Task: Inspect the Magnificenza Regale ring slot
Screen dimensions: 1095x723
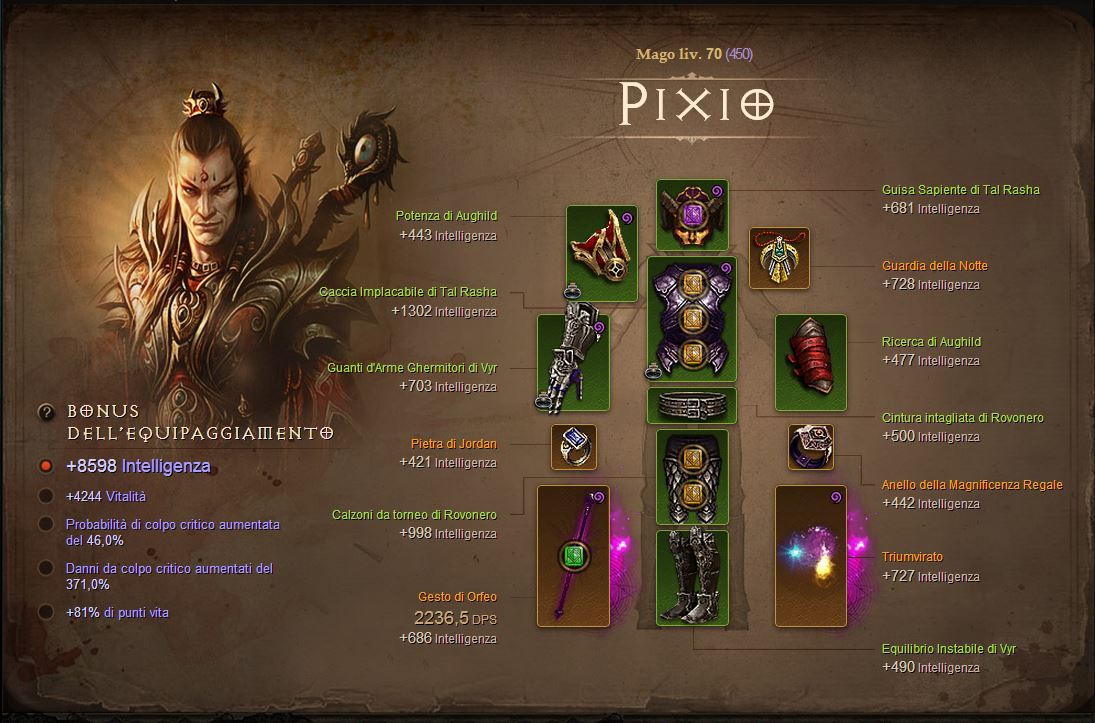Action: [811, 447]
